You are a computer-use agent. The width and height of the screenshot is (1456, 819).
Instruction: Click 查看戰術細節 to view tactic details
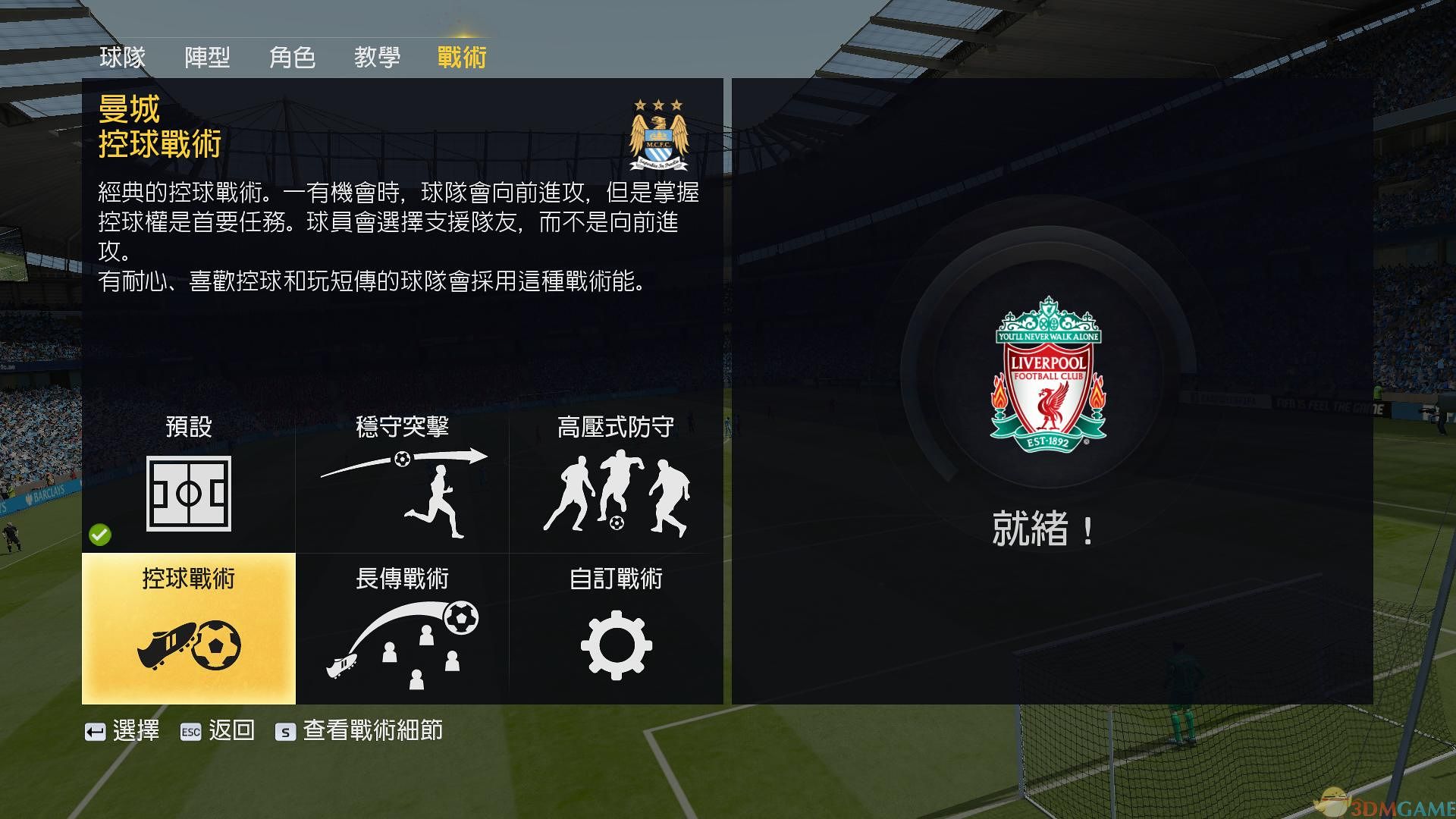tap(372, 731)
